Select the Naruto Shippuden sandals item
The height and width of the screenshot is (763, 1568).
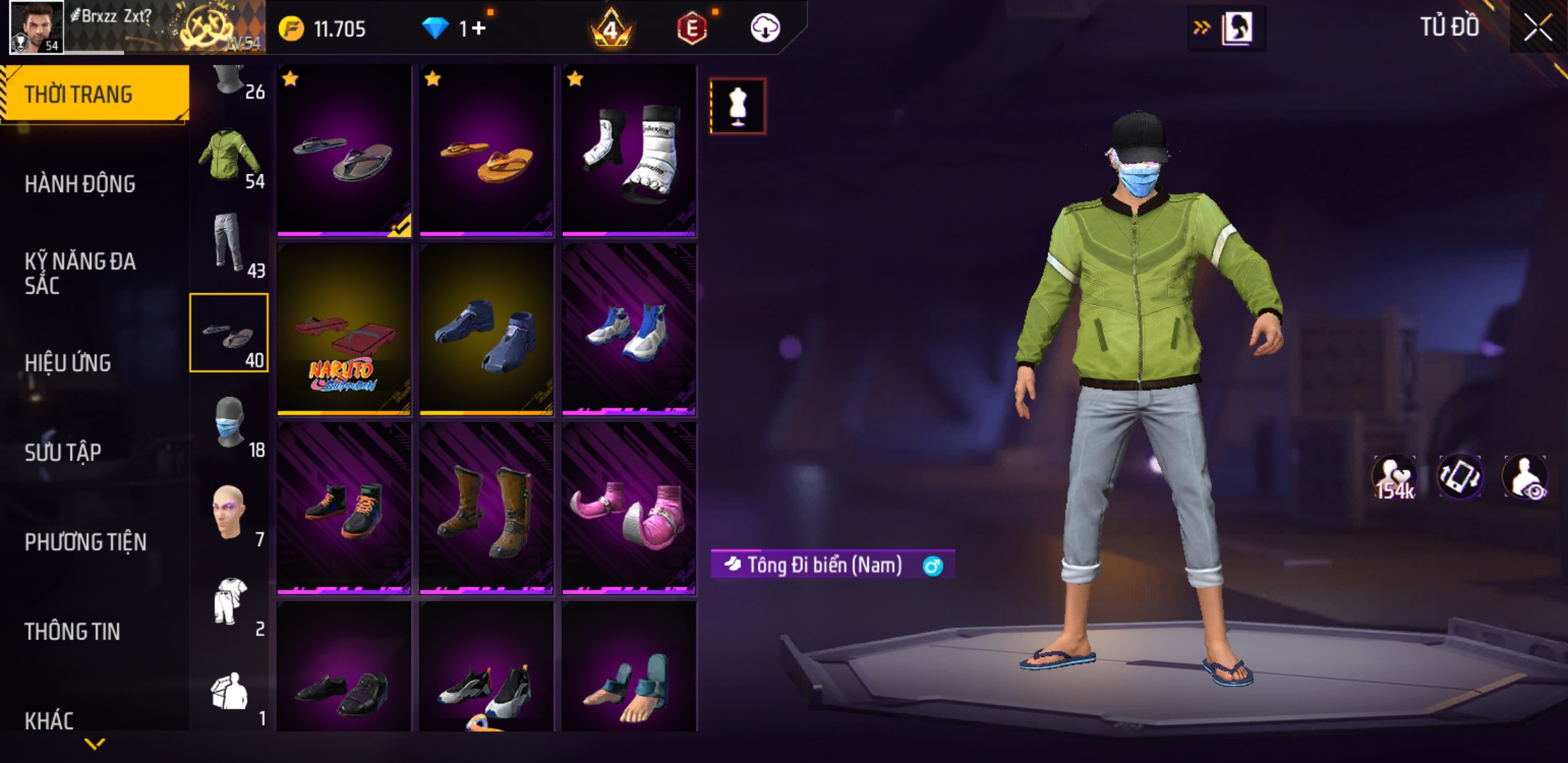(x=344, y=330)
